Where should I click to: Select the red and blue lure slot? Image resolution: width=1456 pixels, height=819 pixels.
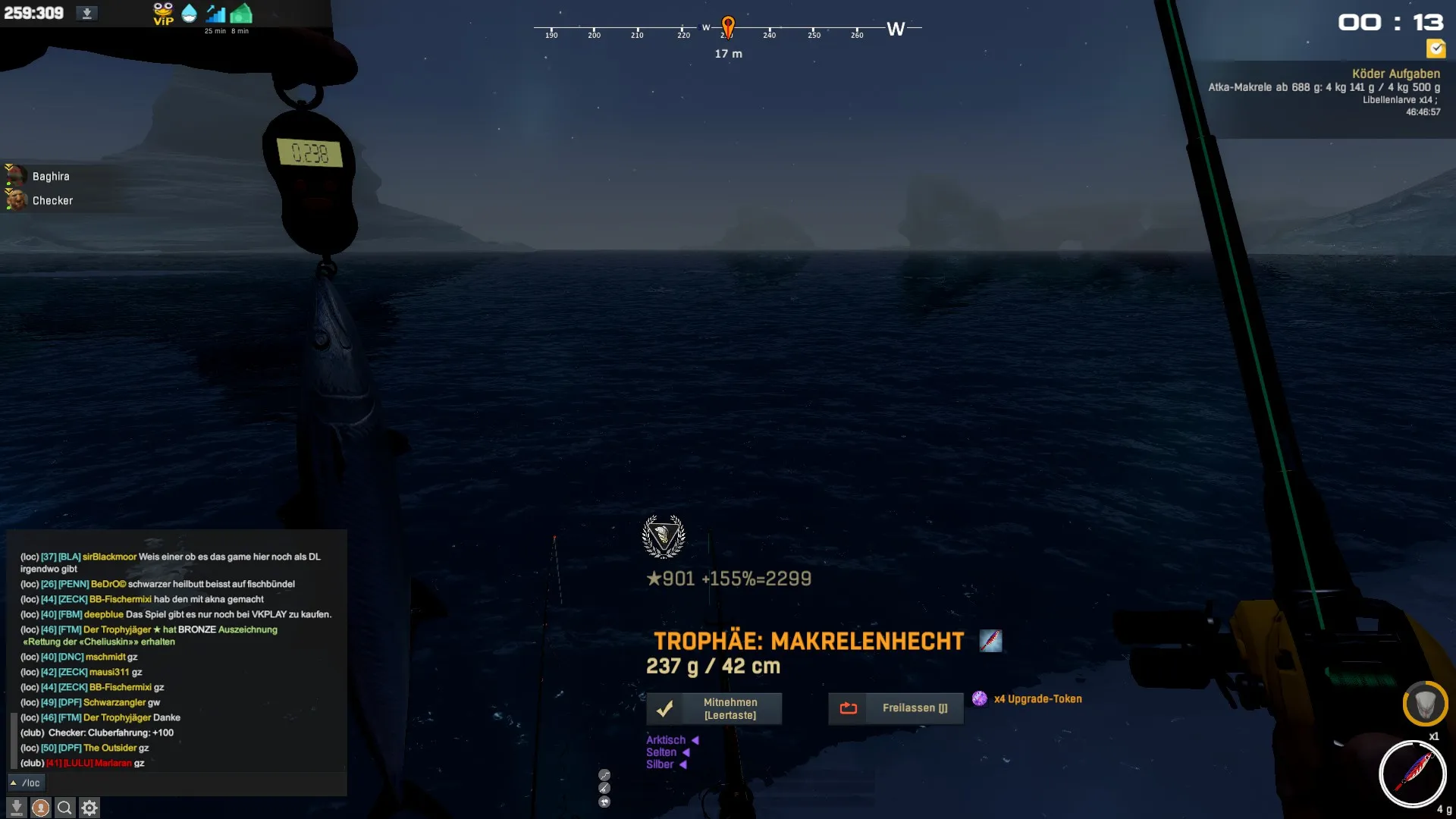(x=1412, y=773)
